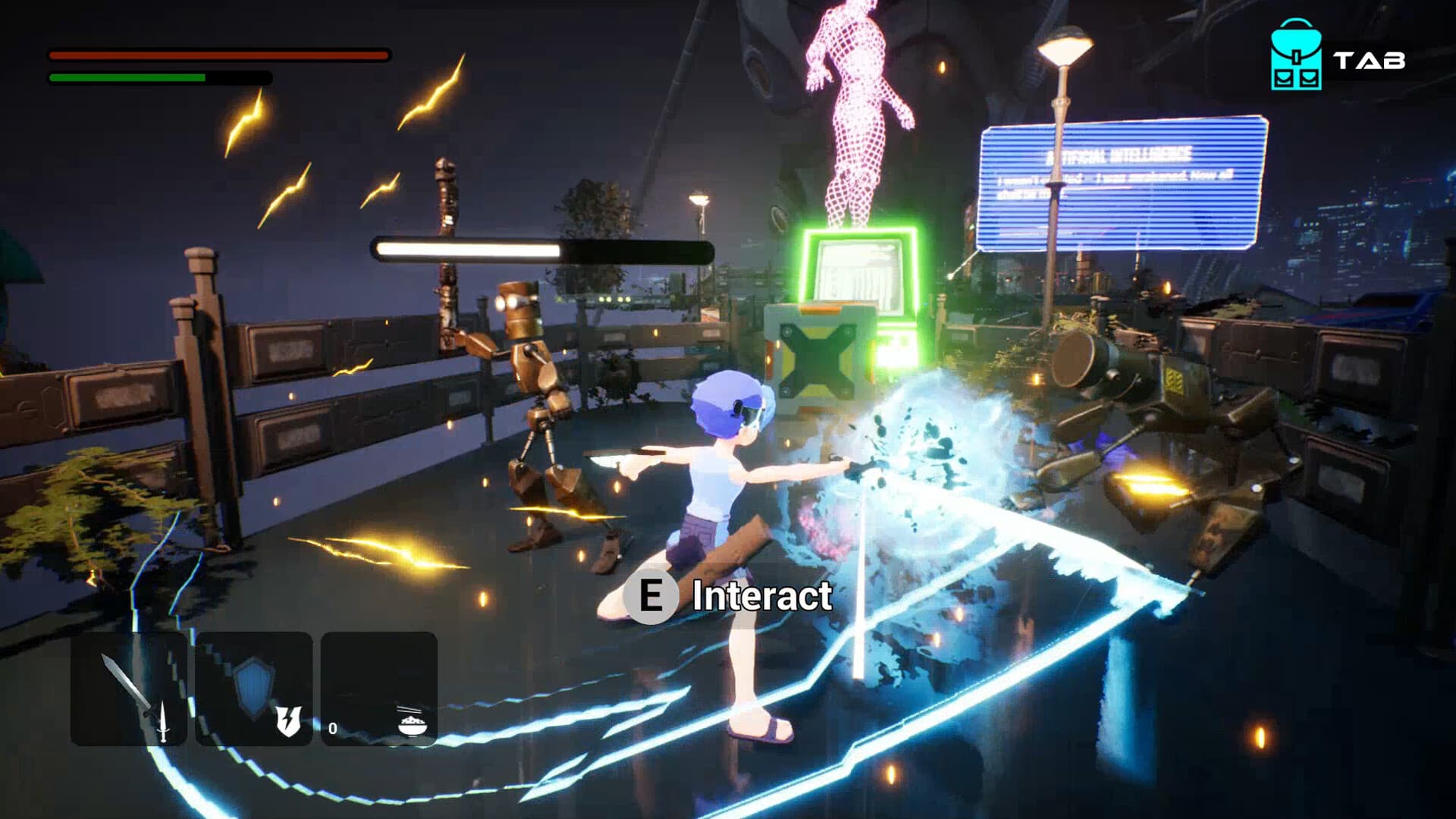Activate the shield ability slot
Viewport: 1456px width, 819px height.
click(x=254, y=689)
